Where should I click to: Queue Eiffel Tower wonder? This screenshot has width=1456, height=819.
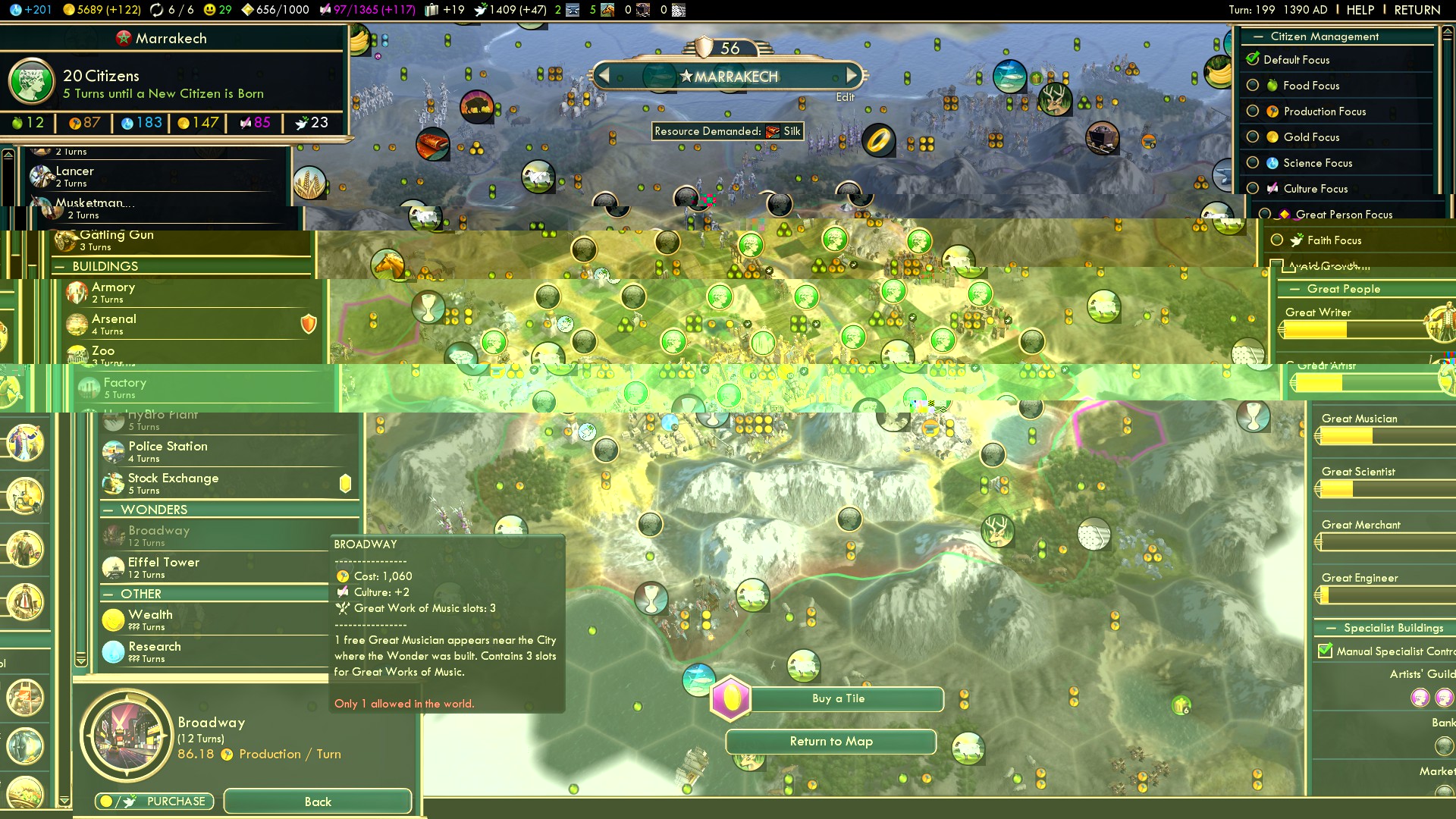click(x=164, y=566)
